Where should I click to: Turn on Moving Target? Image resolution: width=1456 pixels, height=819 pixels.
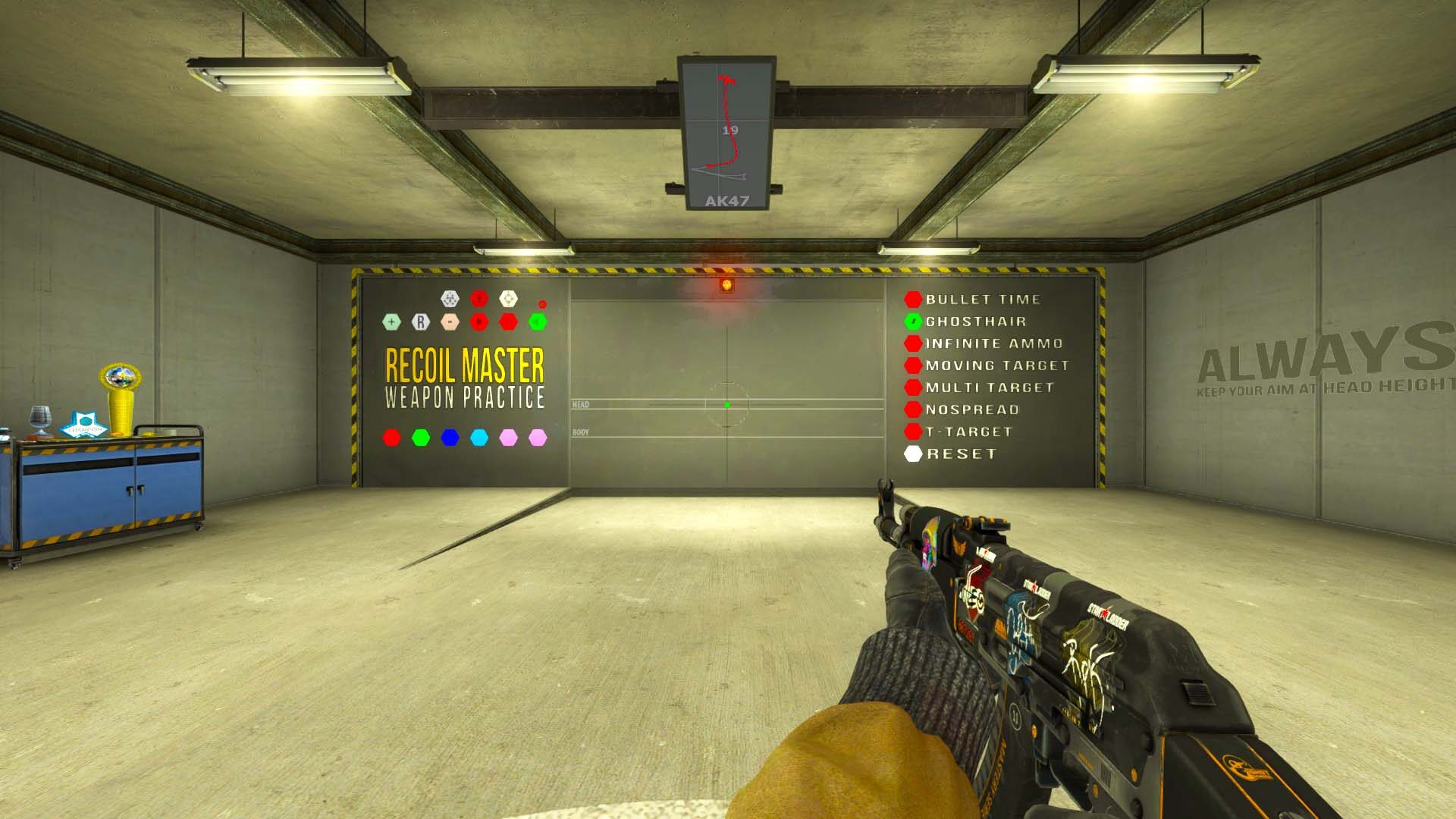pyautogui.click(x=913, y=366)
